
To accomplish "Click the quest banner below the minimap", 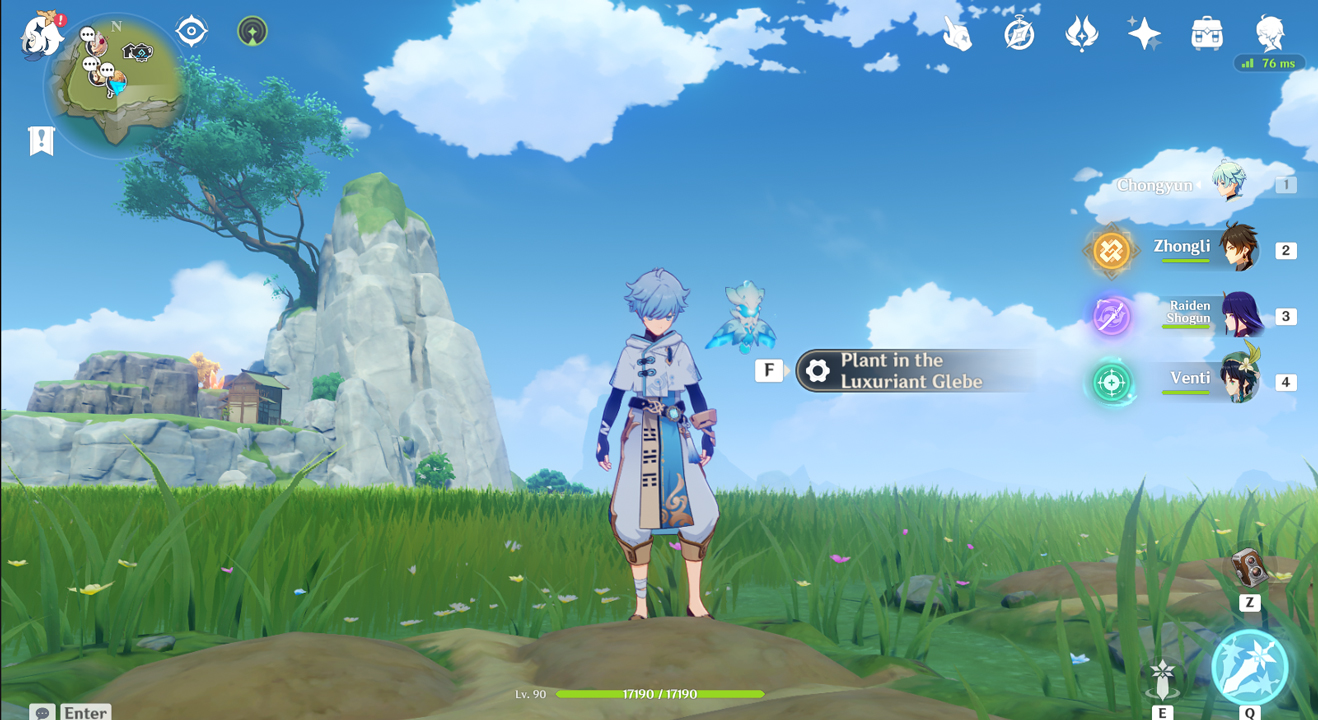I will (40, 140).
